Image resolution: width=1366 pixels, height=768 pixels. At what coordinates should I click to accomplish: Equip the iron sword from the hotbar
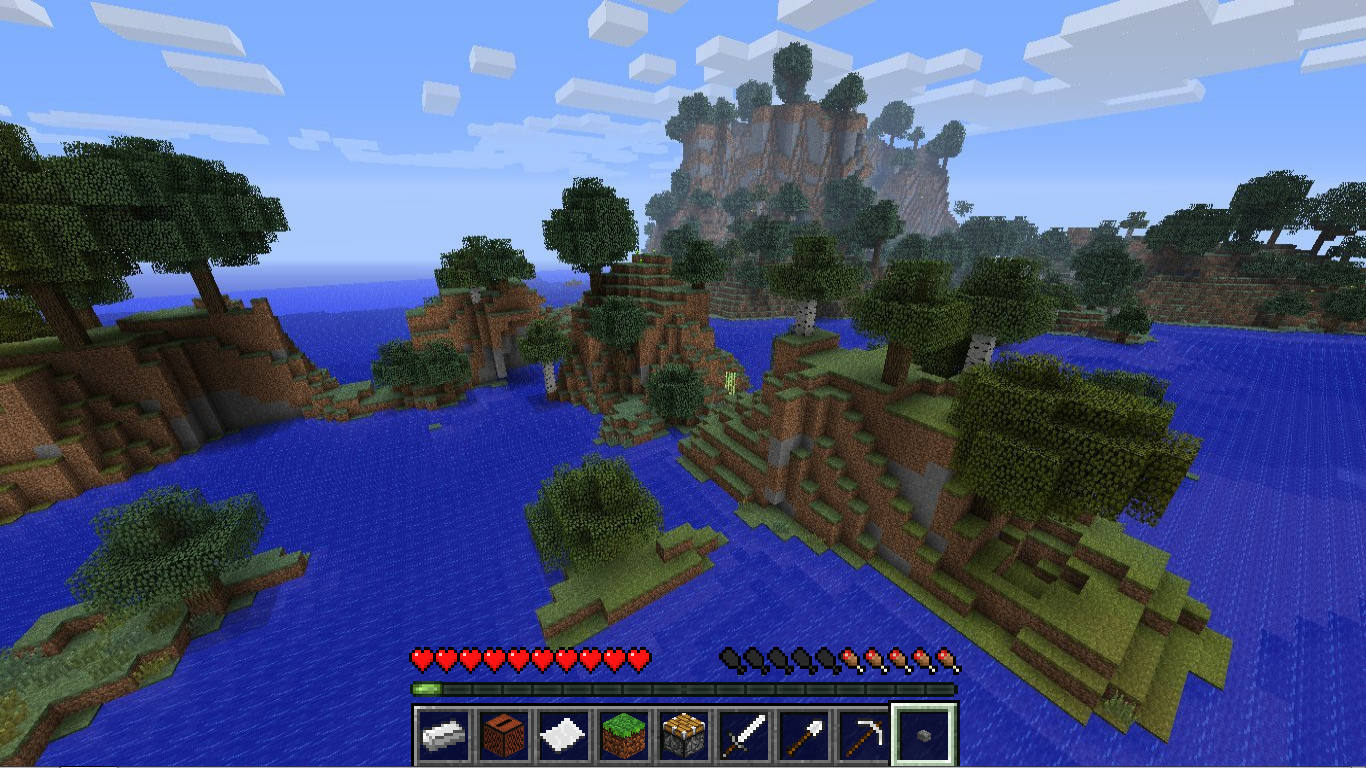[744, 736]
